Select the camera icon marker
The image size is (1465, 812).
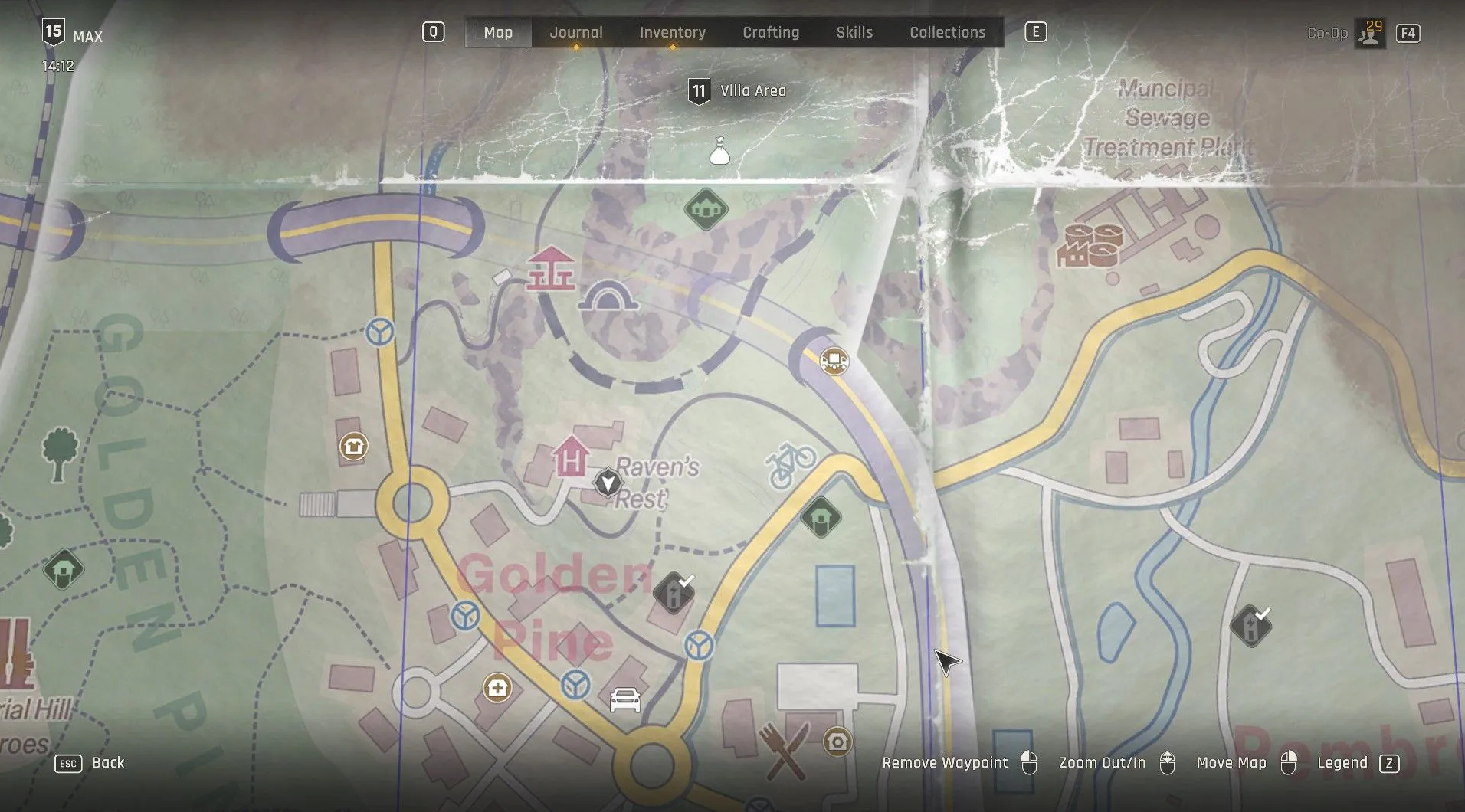click(x=837, y=742)
